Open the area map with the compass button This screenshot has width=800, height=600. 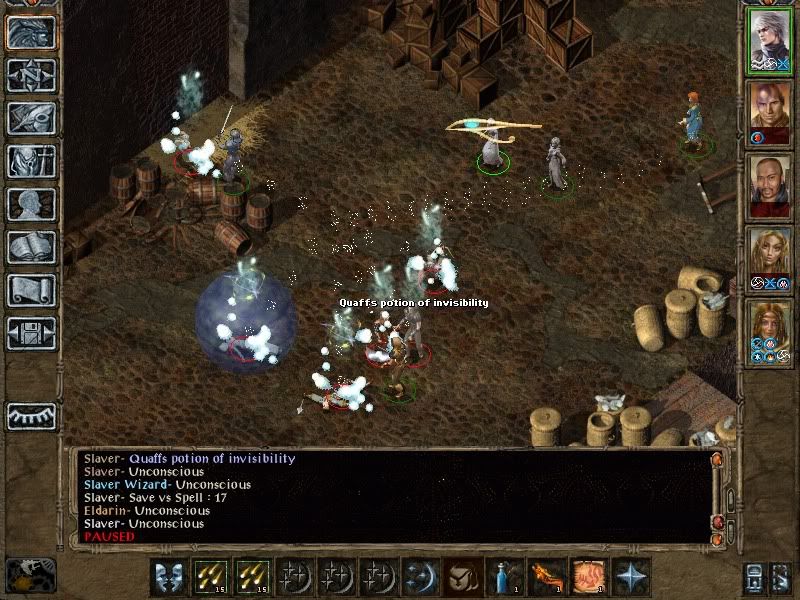(x=31, y=76)
